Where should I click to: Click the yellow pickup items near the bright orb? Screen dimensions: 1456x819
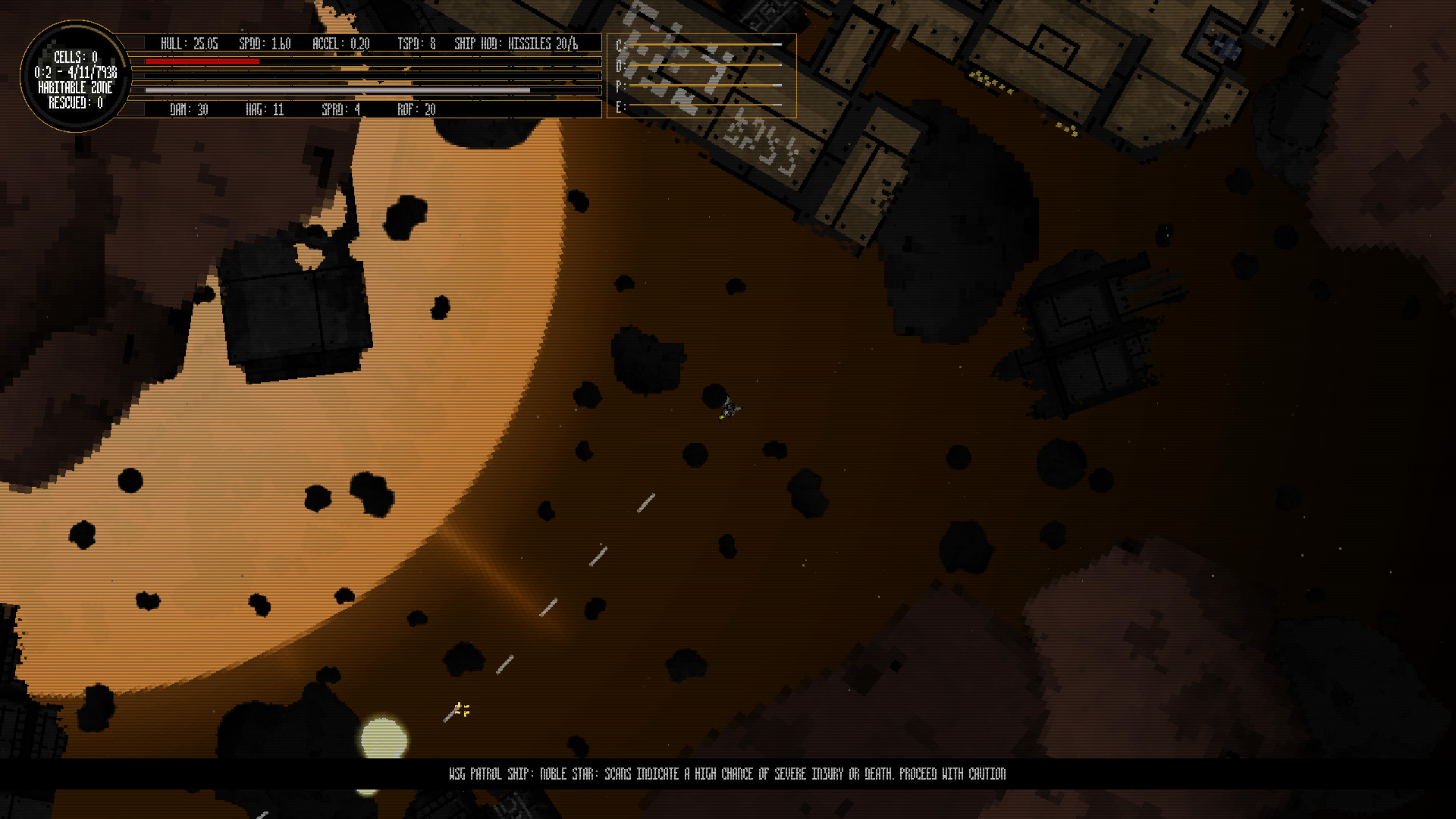tap(462, 708)
